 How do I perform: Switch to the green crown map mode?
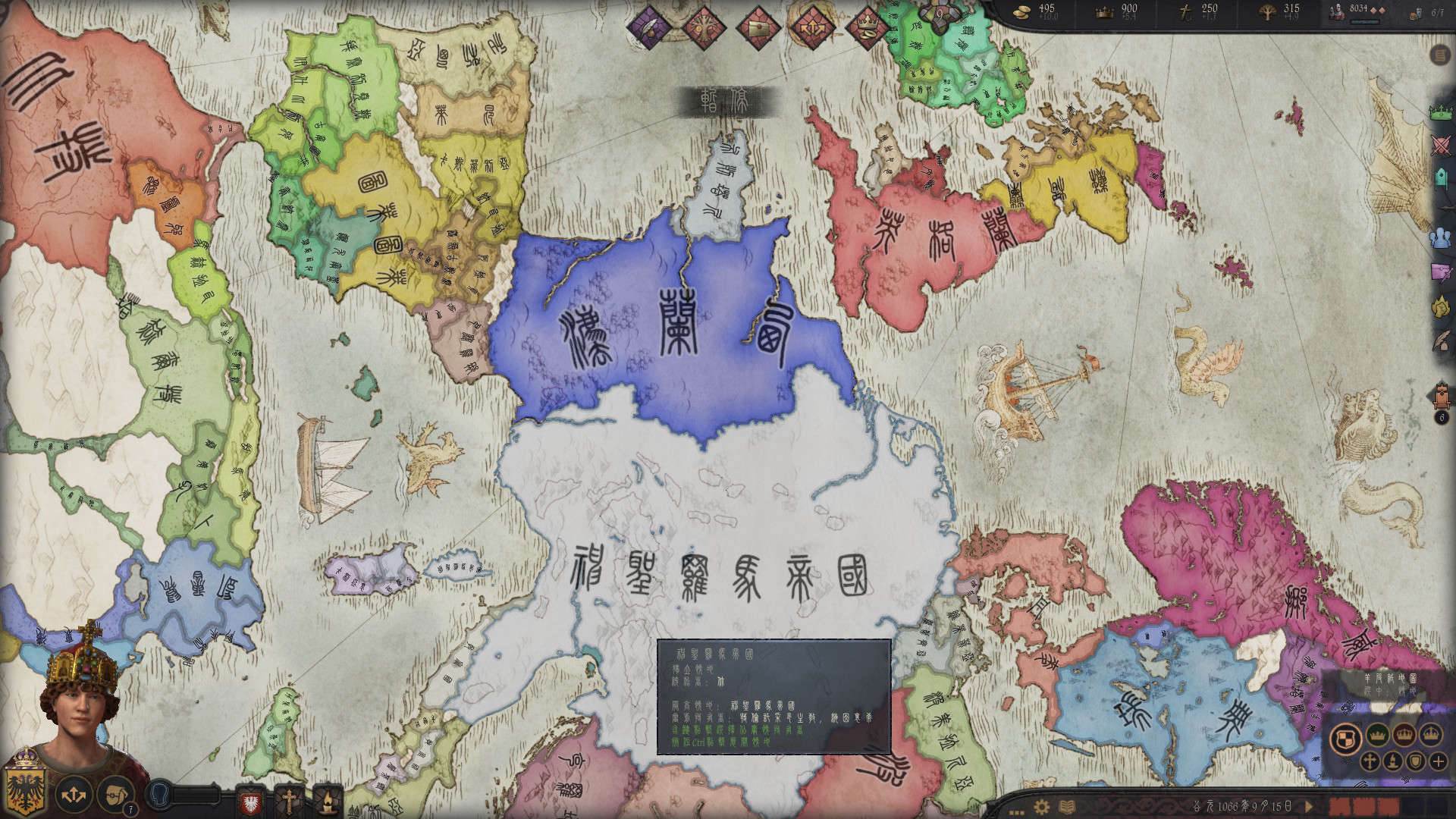pyautogui.click(x=1377, y=736)
